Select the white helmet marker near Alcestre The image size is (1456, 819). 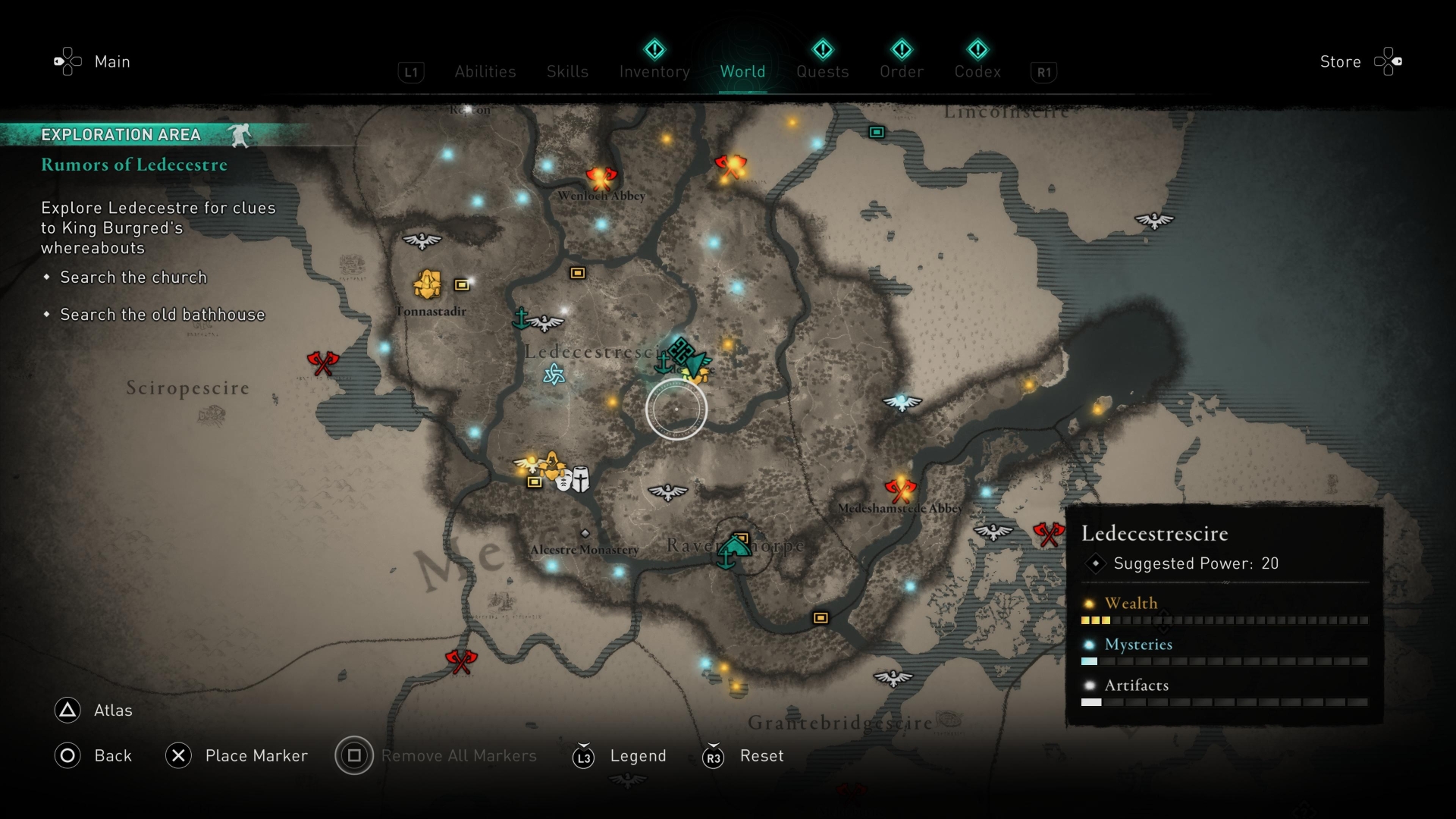tap(580, 479)
